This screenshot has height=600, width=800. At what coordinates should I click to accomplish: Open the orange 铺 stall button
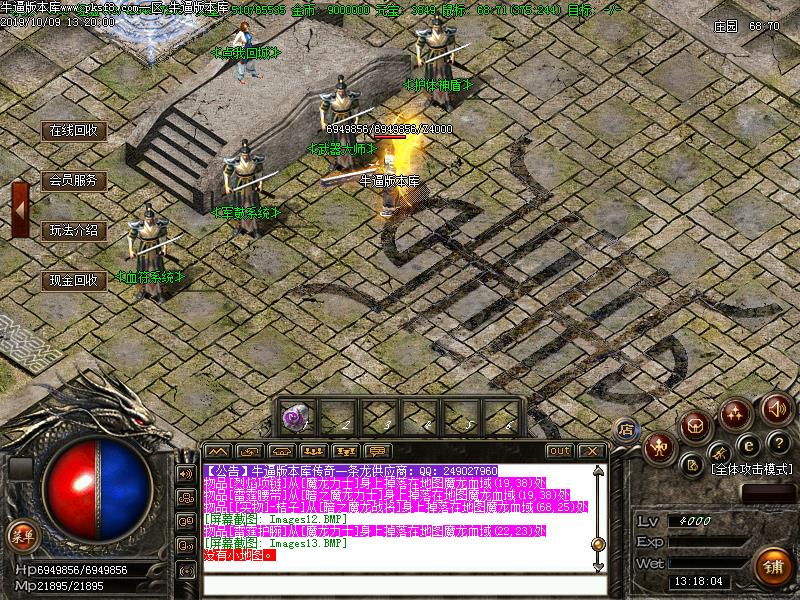point(773,565)
